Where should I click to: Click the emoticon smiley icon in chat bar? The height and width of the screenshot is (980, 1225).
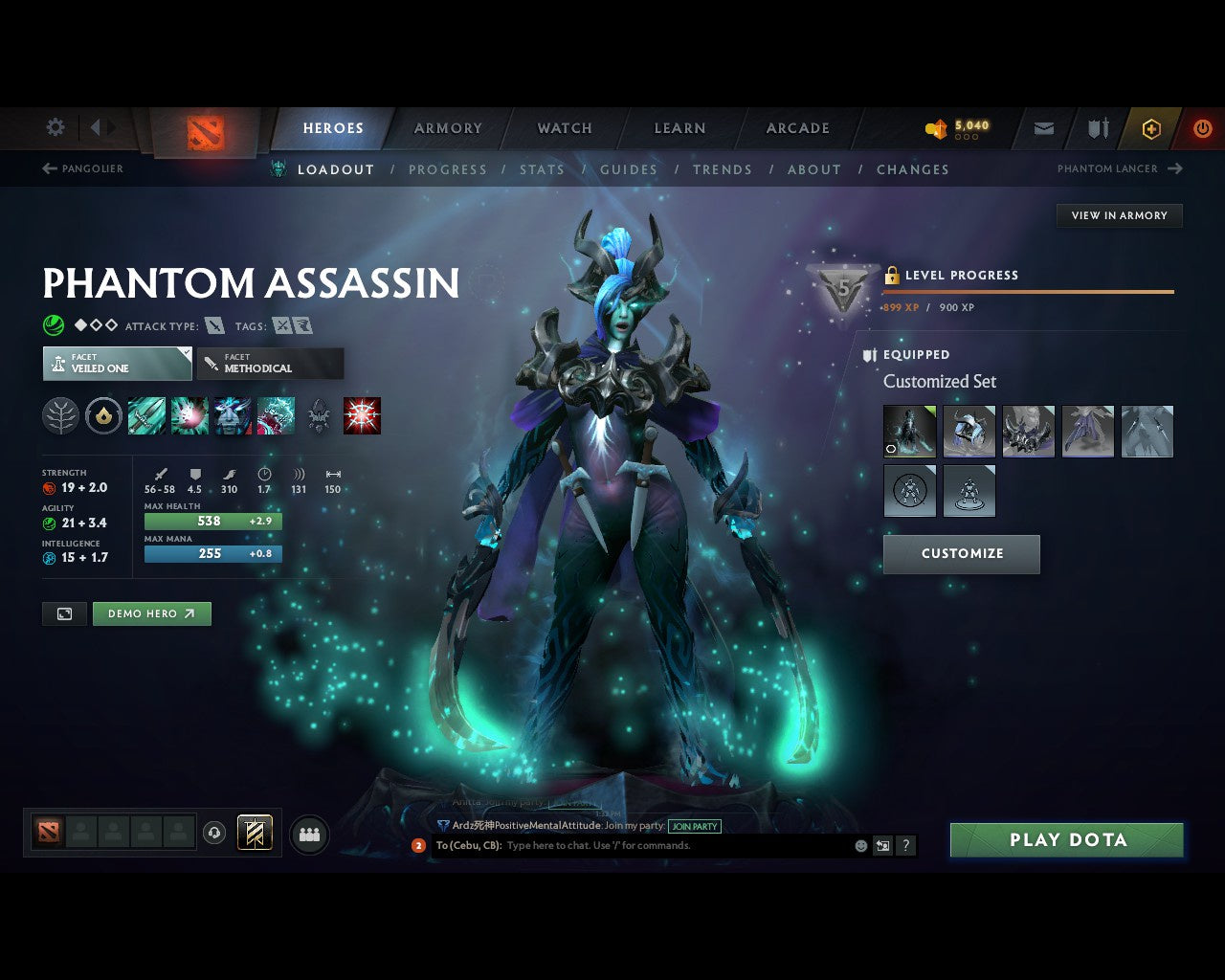tap(859, 846)
